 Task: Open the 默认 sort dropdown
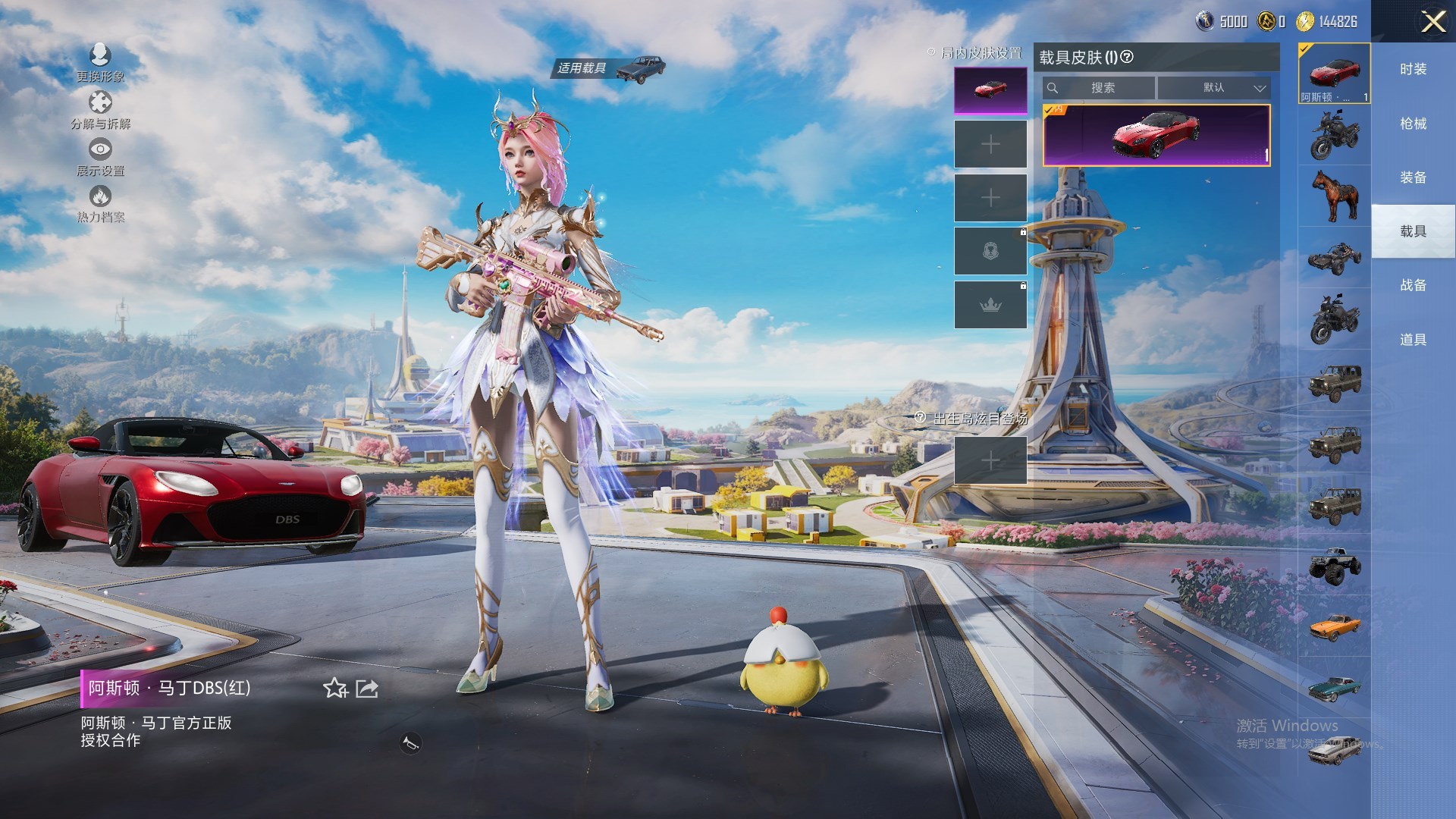(x=1213, y=88)
